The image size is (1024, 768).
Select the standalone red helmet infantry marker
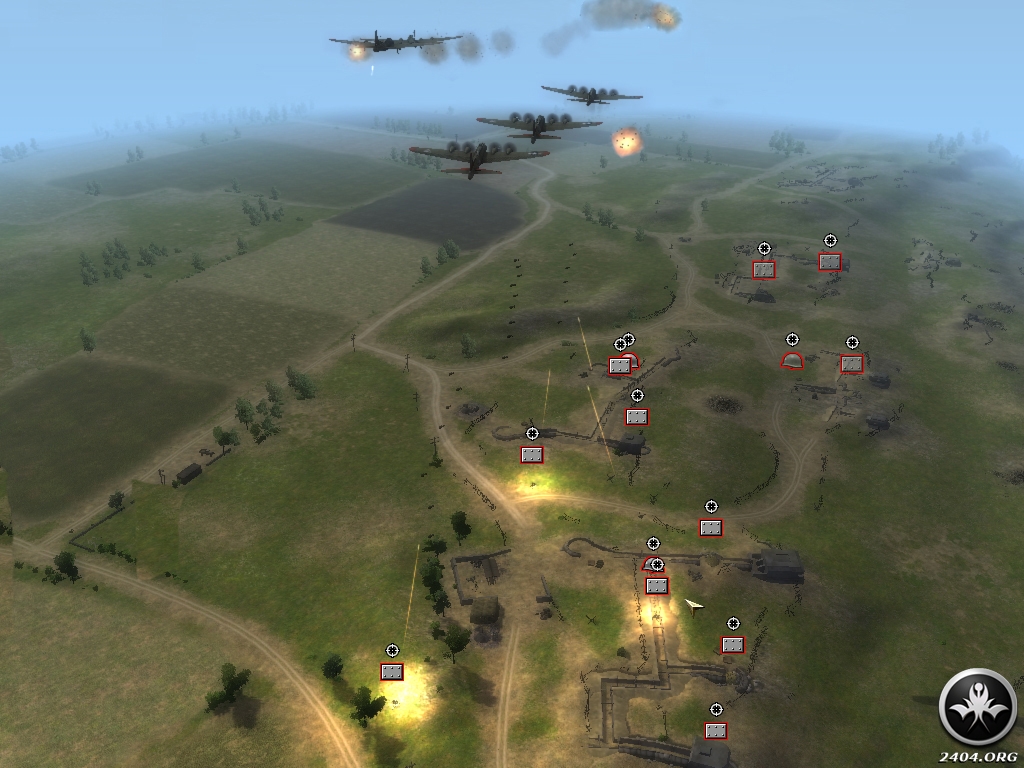click(x=792, y=361)
